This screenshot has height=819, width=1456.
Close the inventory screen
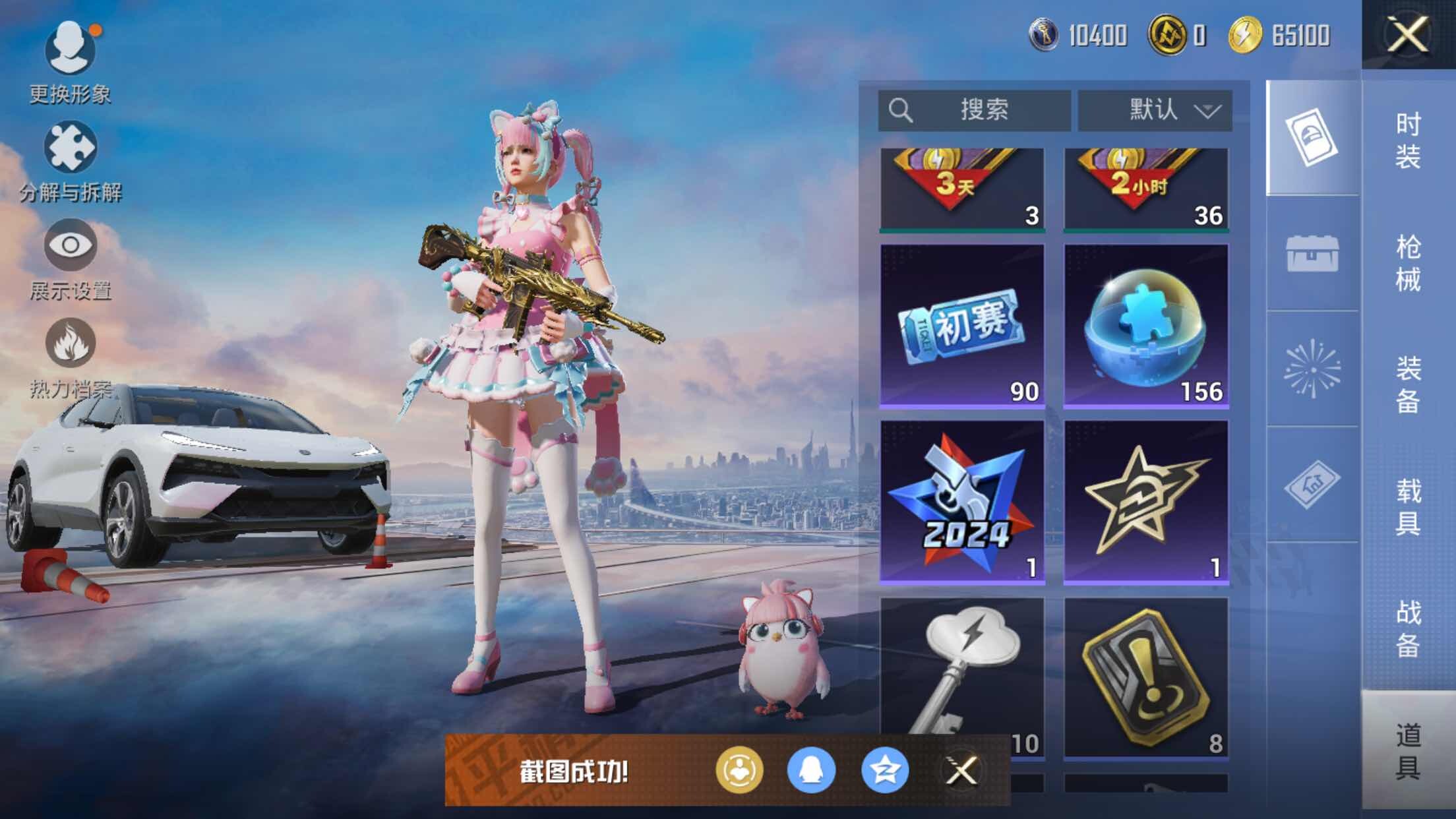pos(1407,34)
